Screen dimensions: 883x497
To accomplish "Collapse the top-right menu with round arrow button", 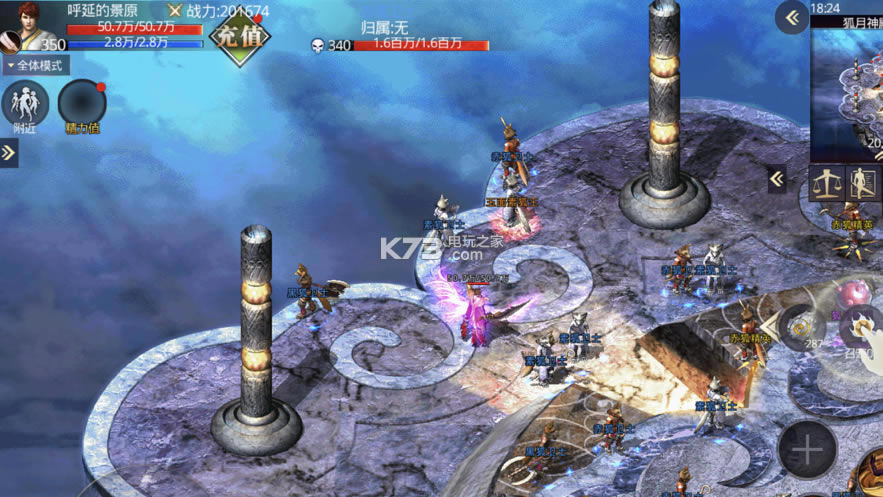I will click(x=792, y=18).
